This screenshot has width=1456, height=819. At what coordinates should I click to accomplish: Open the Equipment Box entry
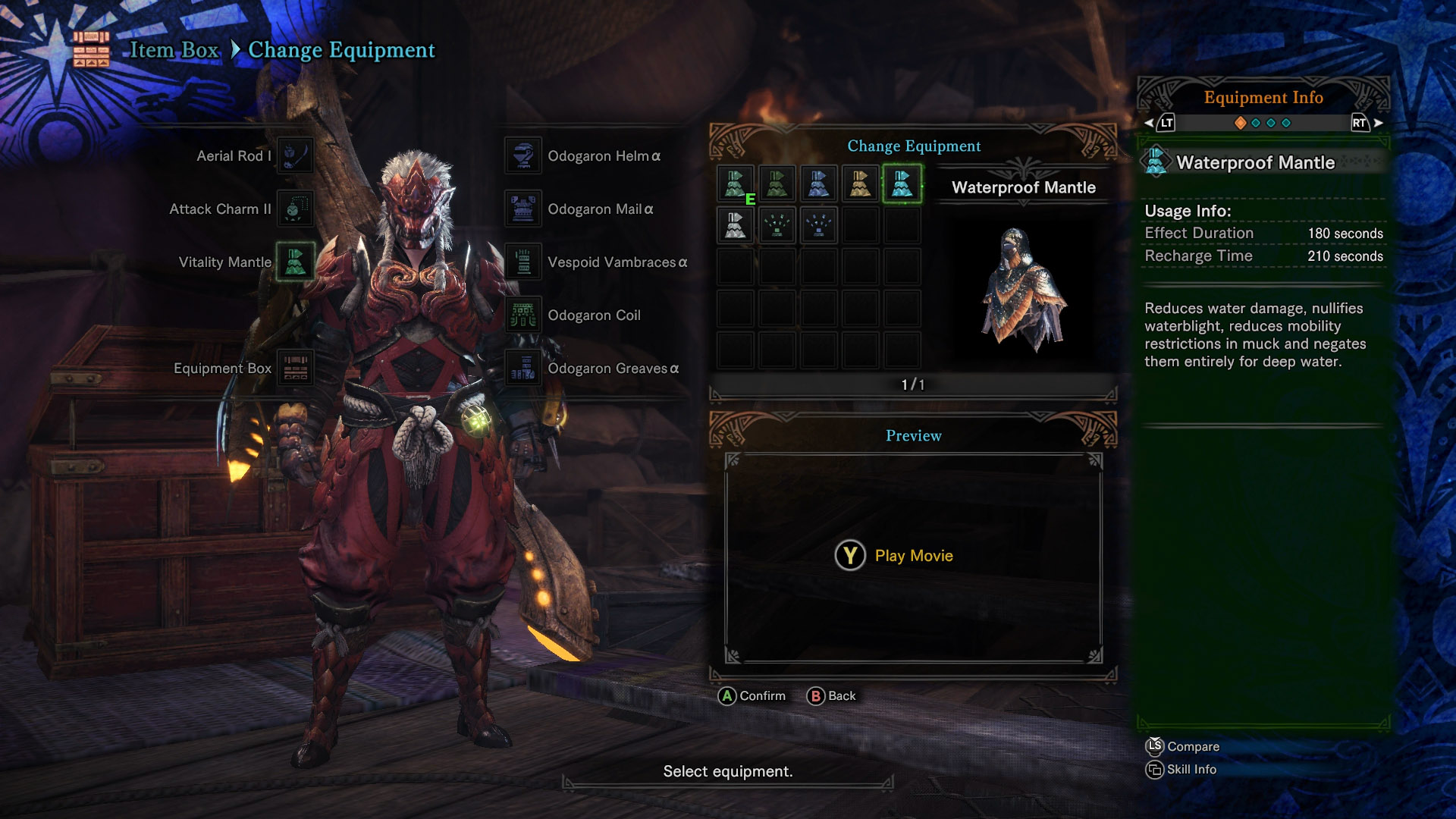[x=295, y=369]
